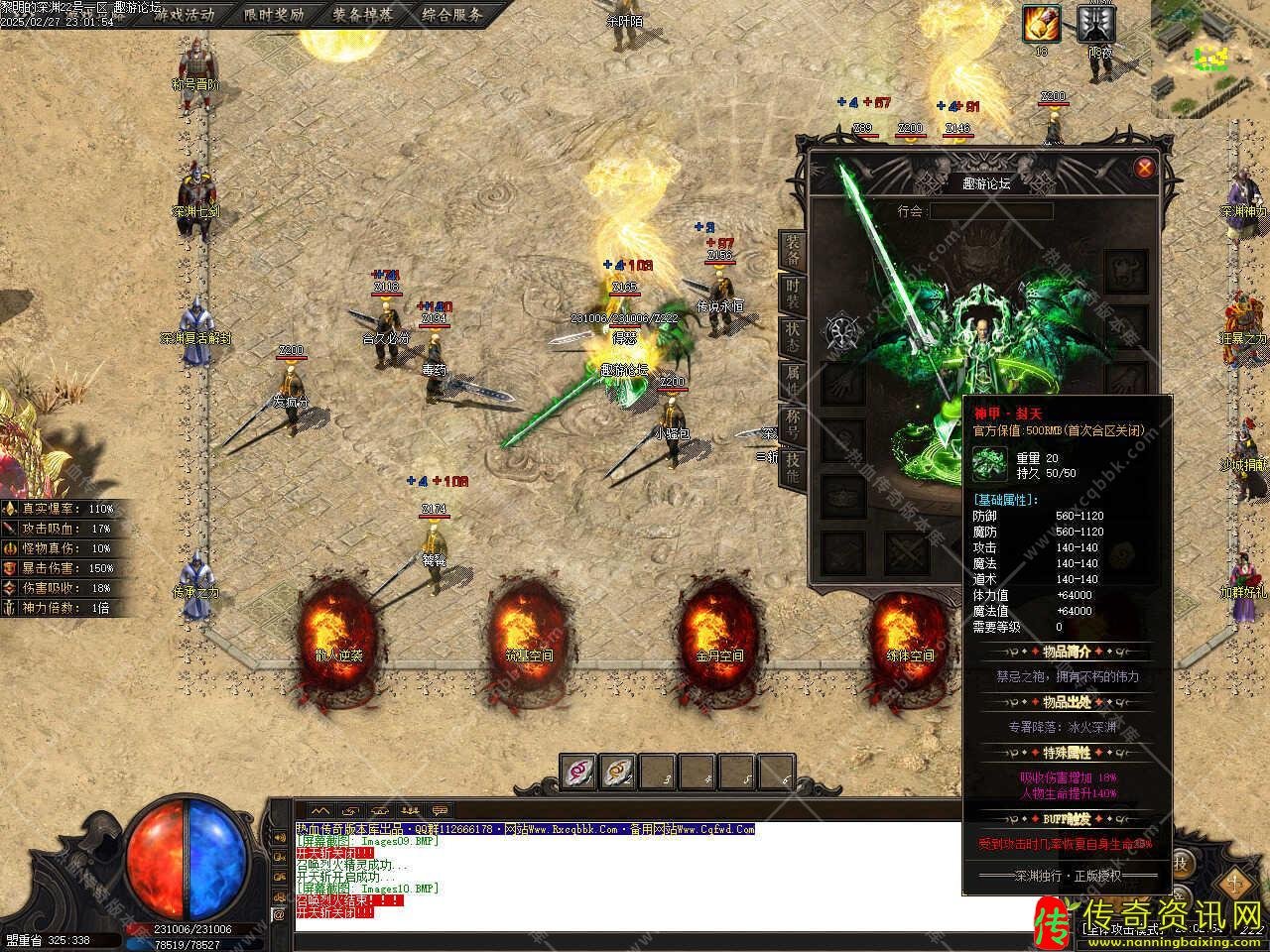Screen dimensions: 1270x952
Task: Click the 行会 guild name field
Action: [990, 211]
